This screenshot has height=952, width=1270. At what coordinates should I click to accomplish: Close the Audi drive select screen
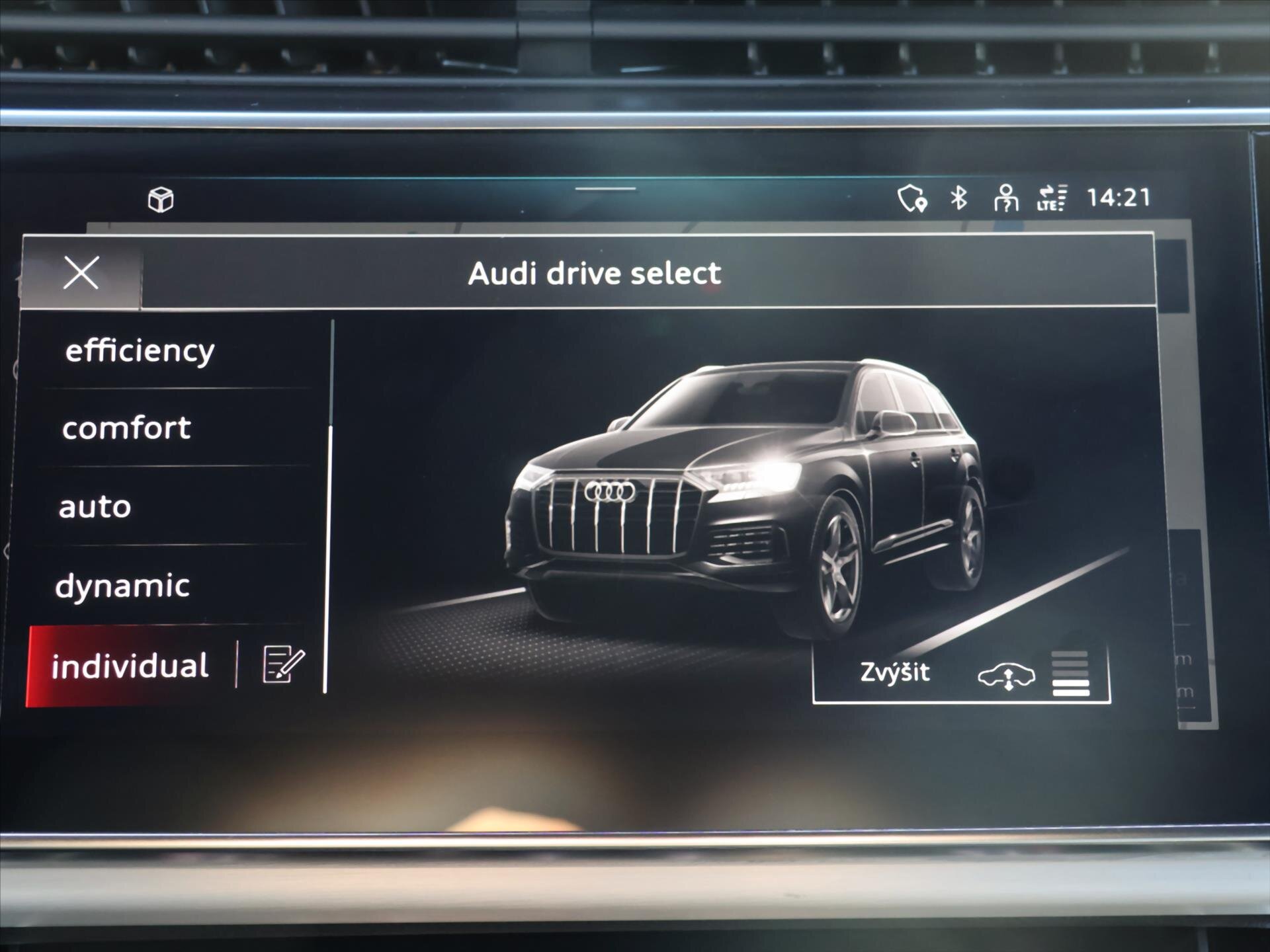click(x=81, y=274)
